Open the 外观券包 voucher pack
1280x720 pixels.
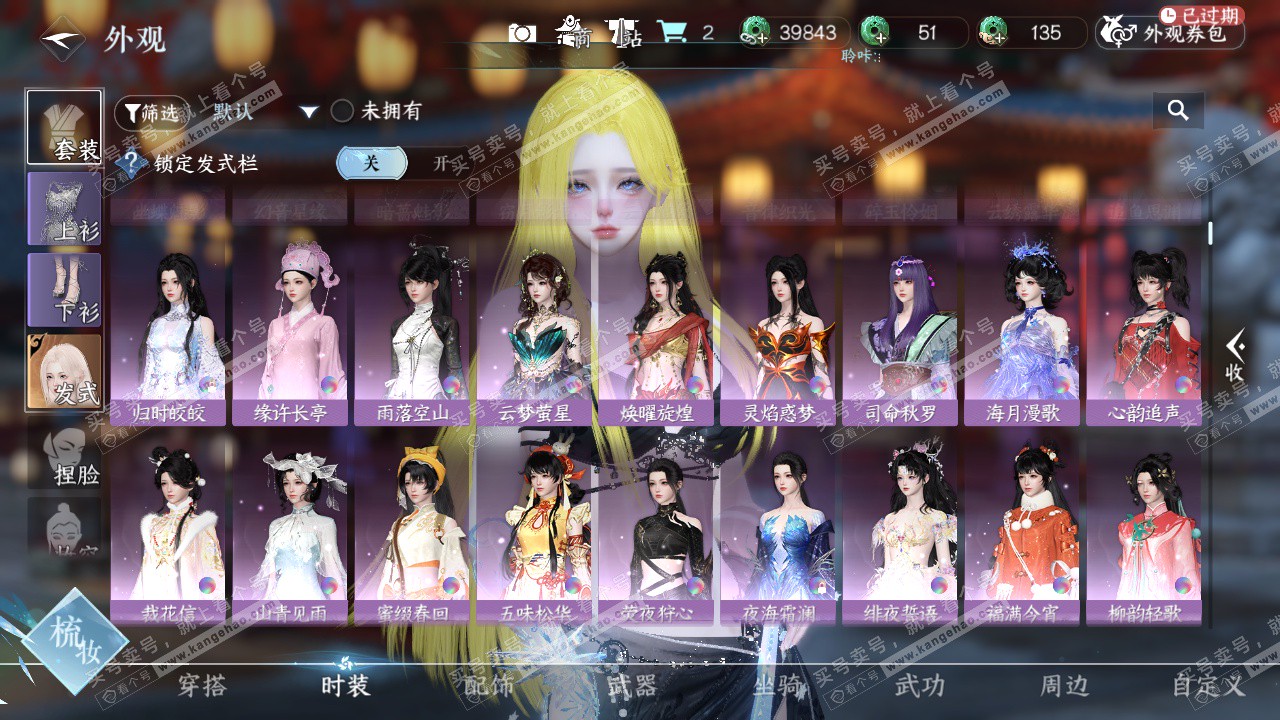click(x=1170, y=33)
